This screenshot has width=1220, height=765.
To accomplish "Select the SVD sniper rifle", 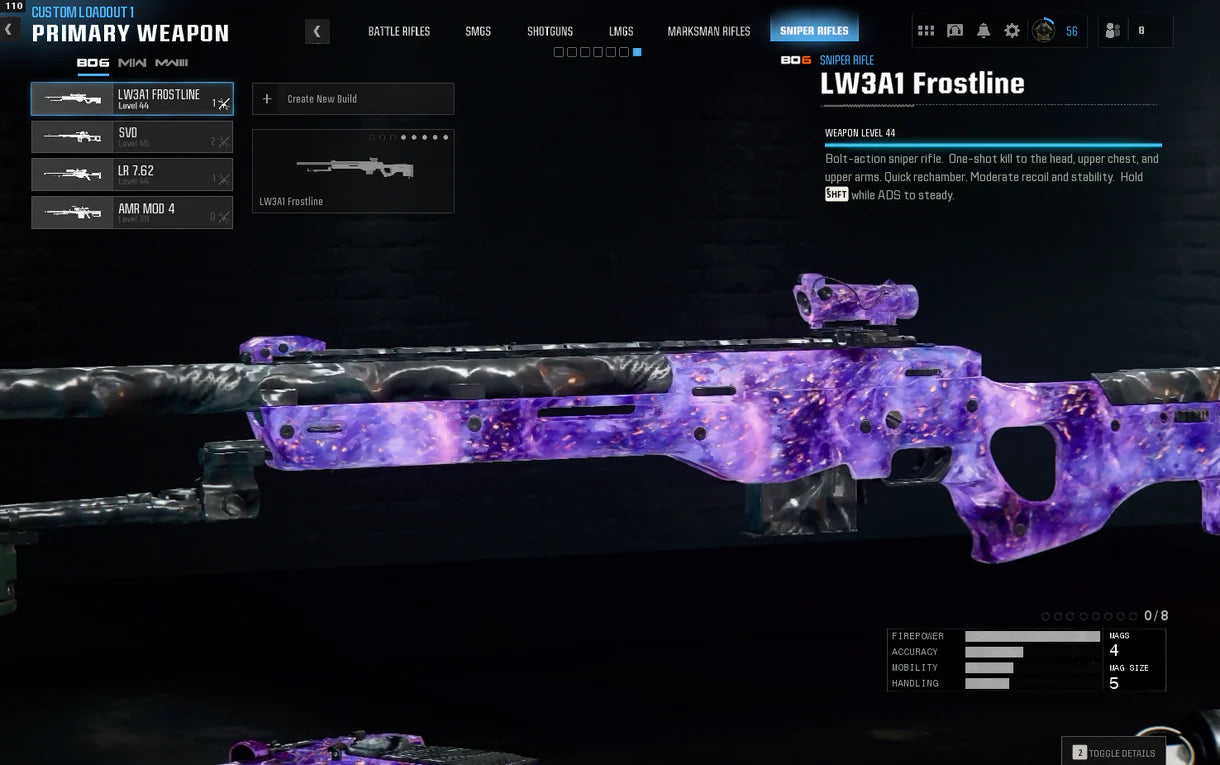I will pyautogui.click(x=132, y=137).
